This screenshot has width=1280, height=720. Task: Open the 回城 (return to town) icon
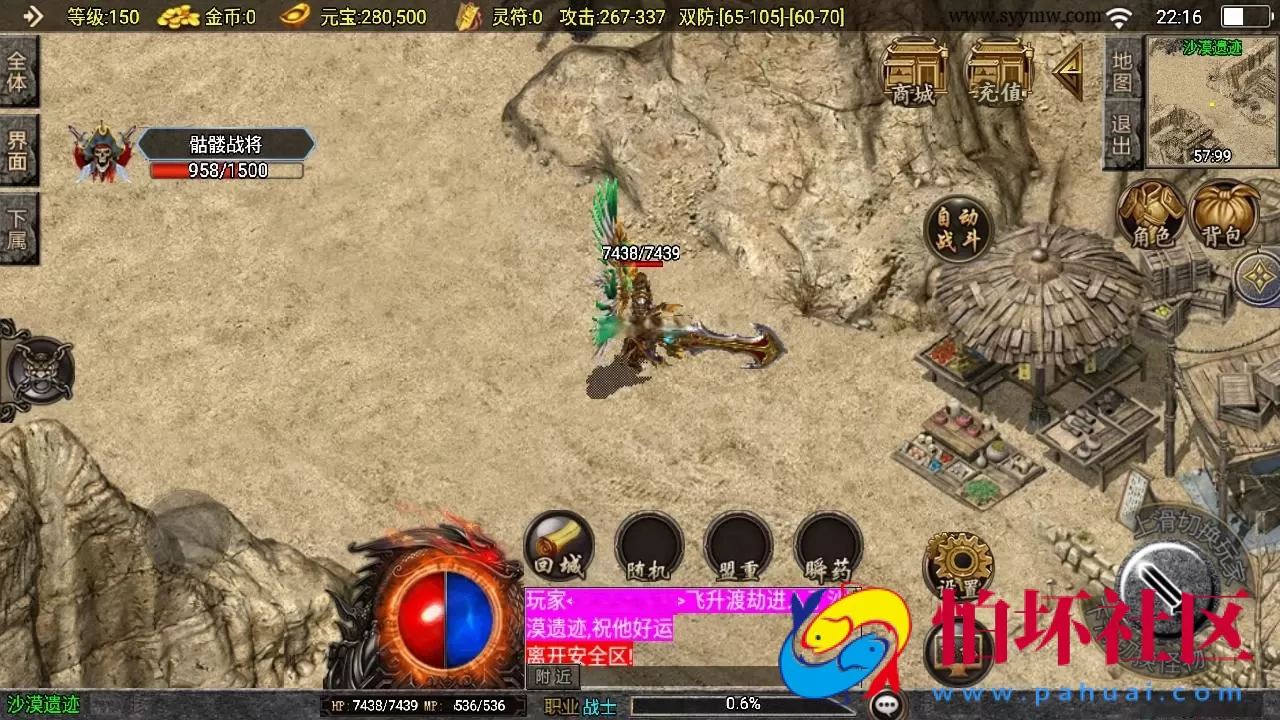click(x=558, y=545)
